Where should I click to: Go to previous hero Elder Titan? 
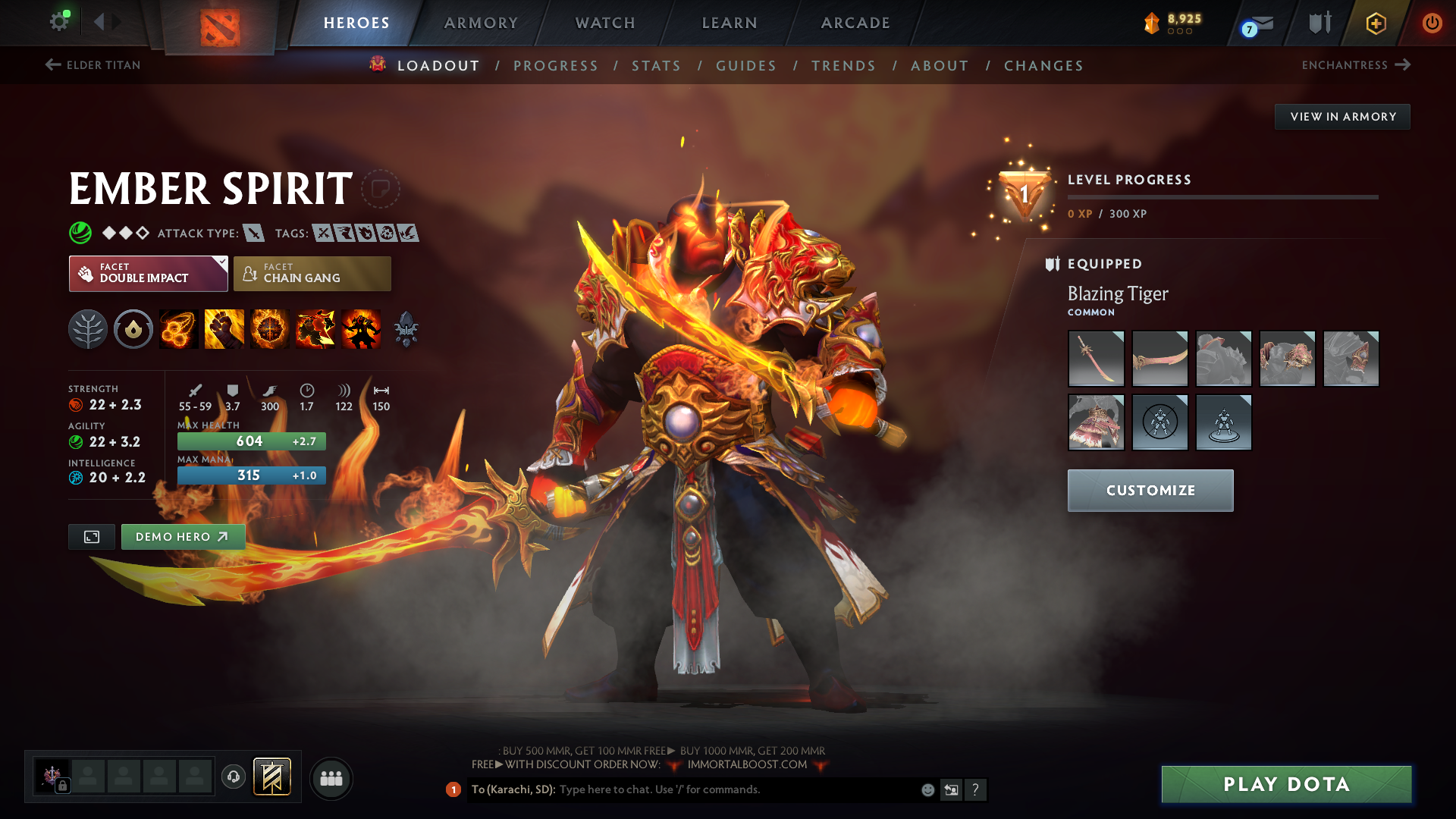pos(93,65)
